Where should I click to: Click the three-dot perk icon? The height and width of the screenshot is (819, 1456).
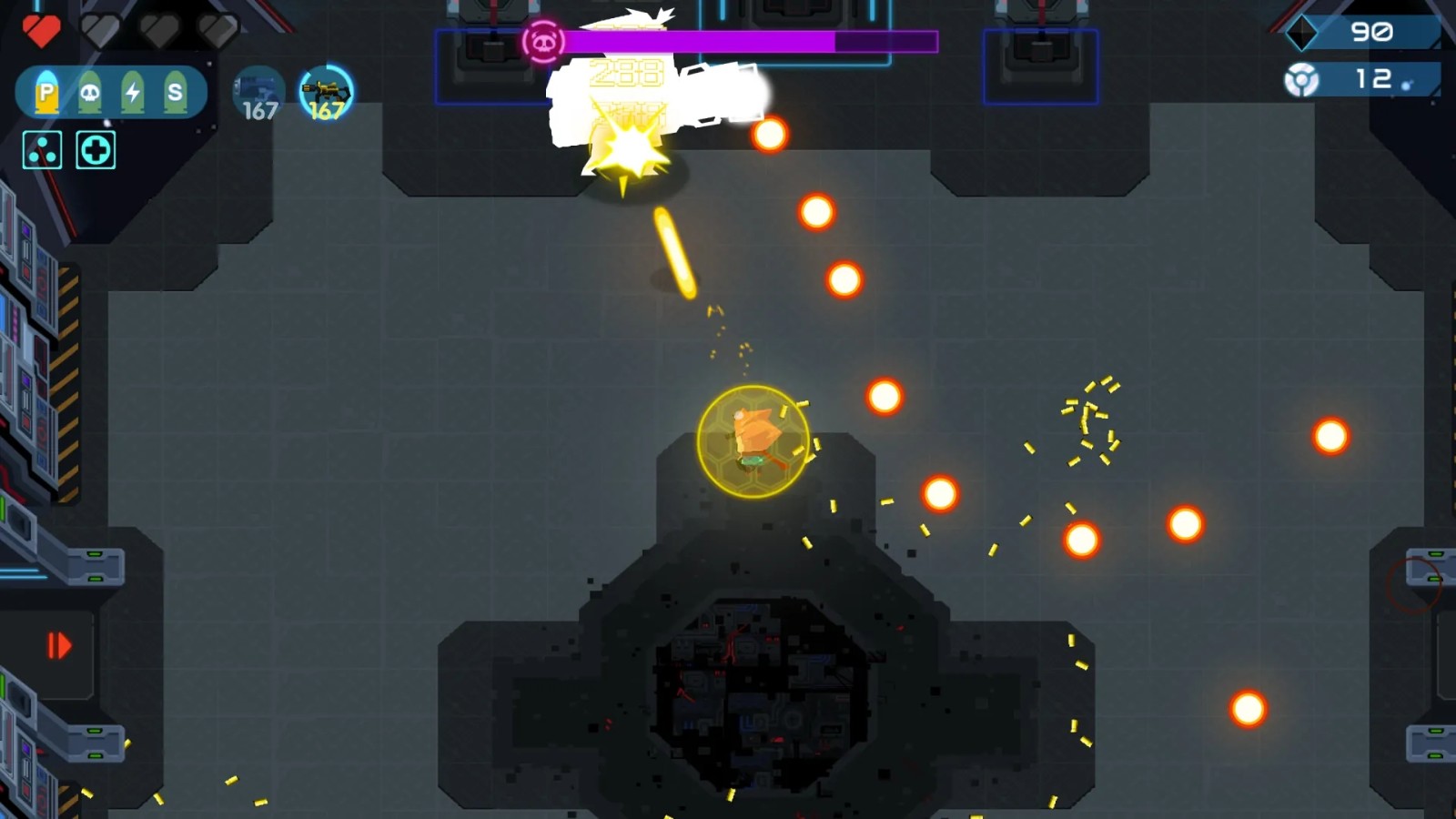[43, 150]
